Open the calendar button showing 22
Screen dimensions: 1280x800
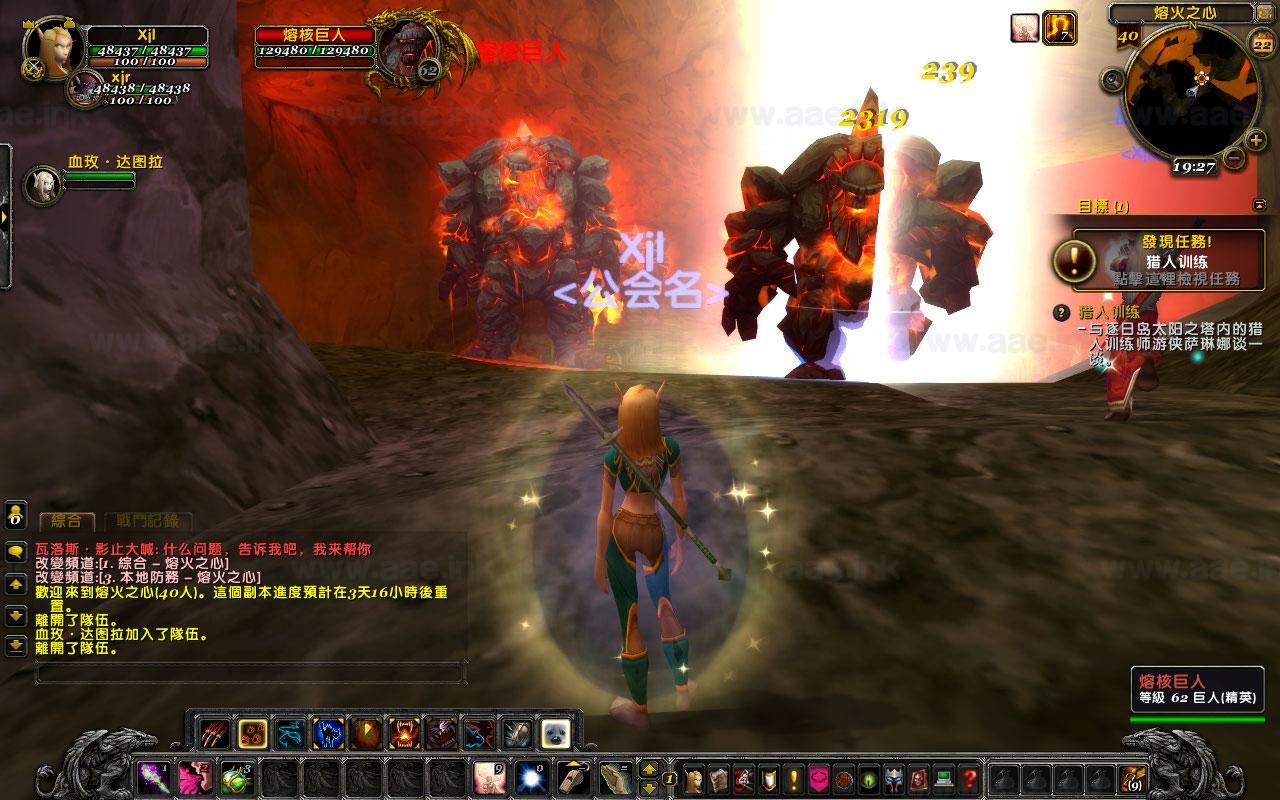click(1262, 43)
